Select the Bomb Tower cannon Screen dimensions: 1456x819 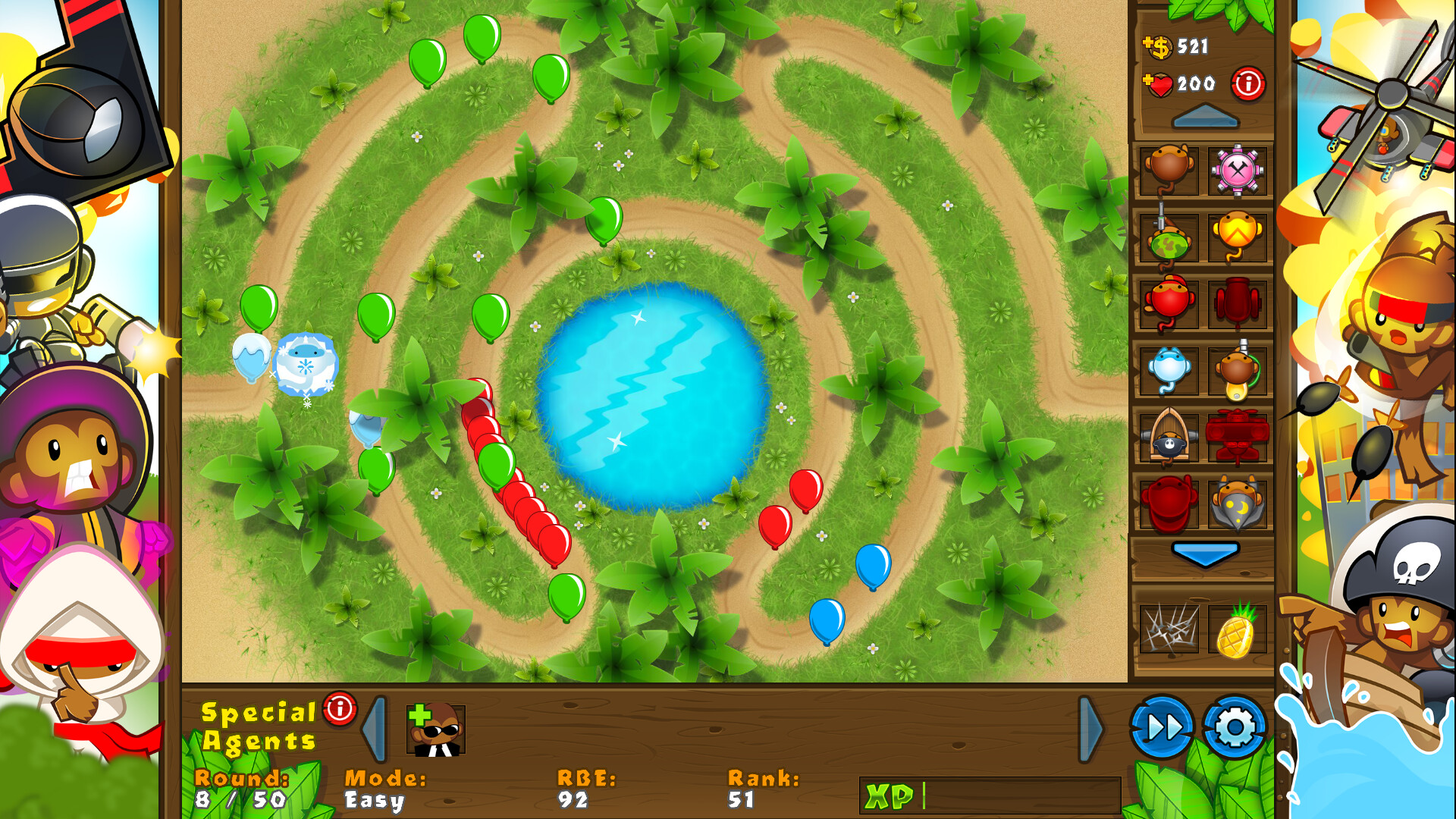(x=1239, y=303)
